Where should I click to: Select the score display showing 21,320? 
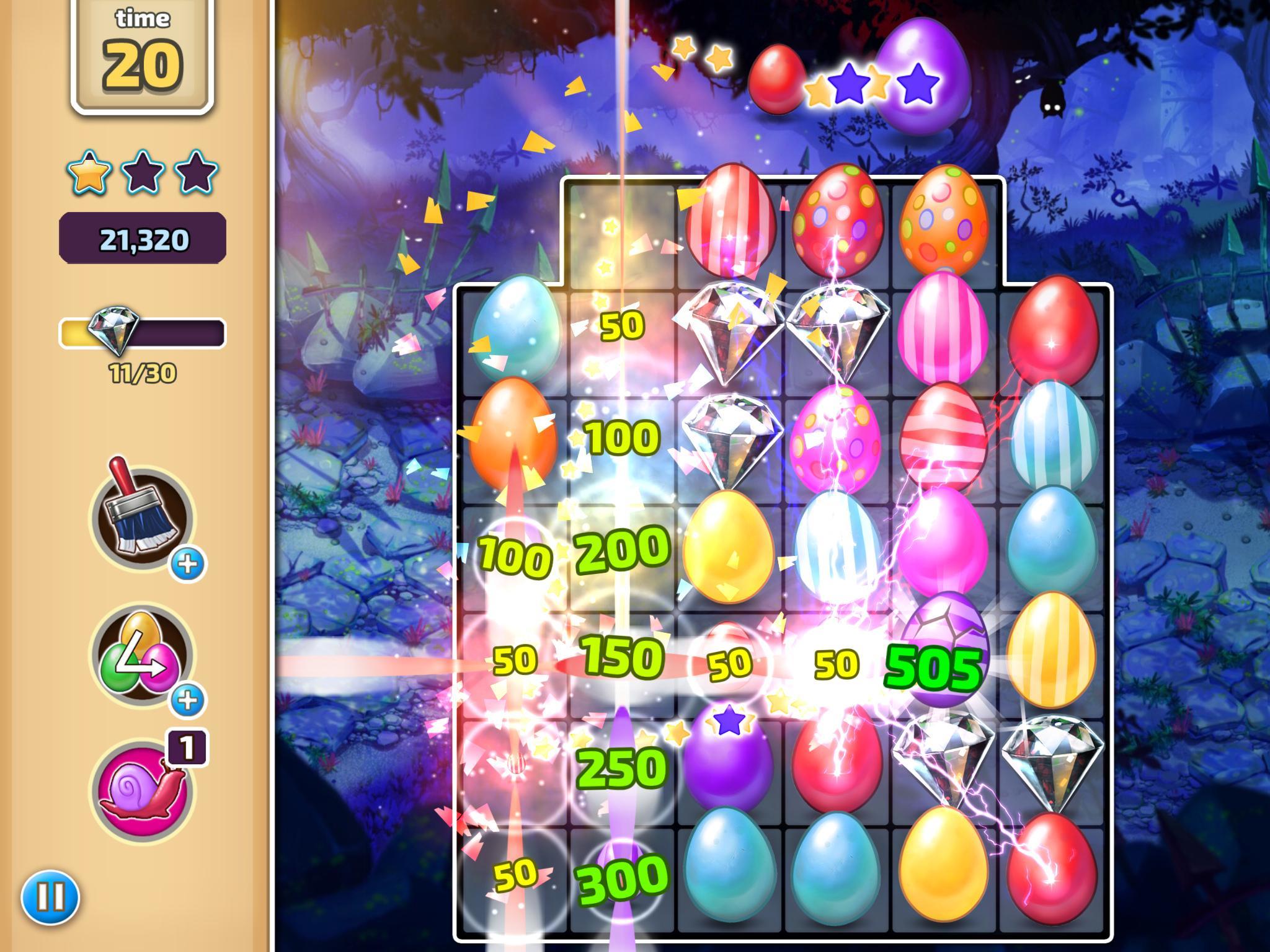(143, 239)
